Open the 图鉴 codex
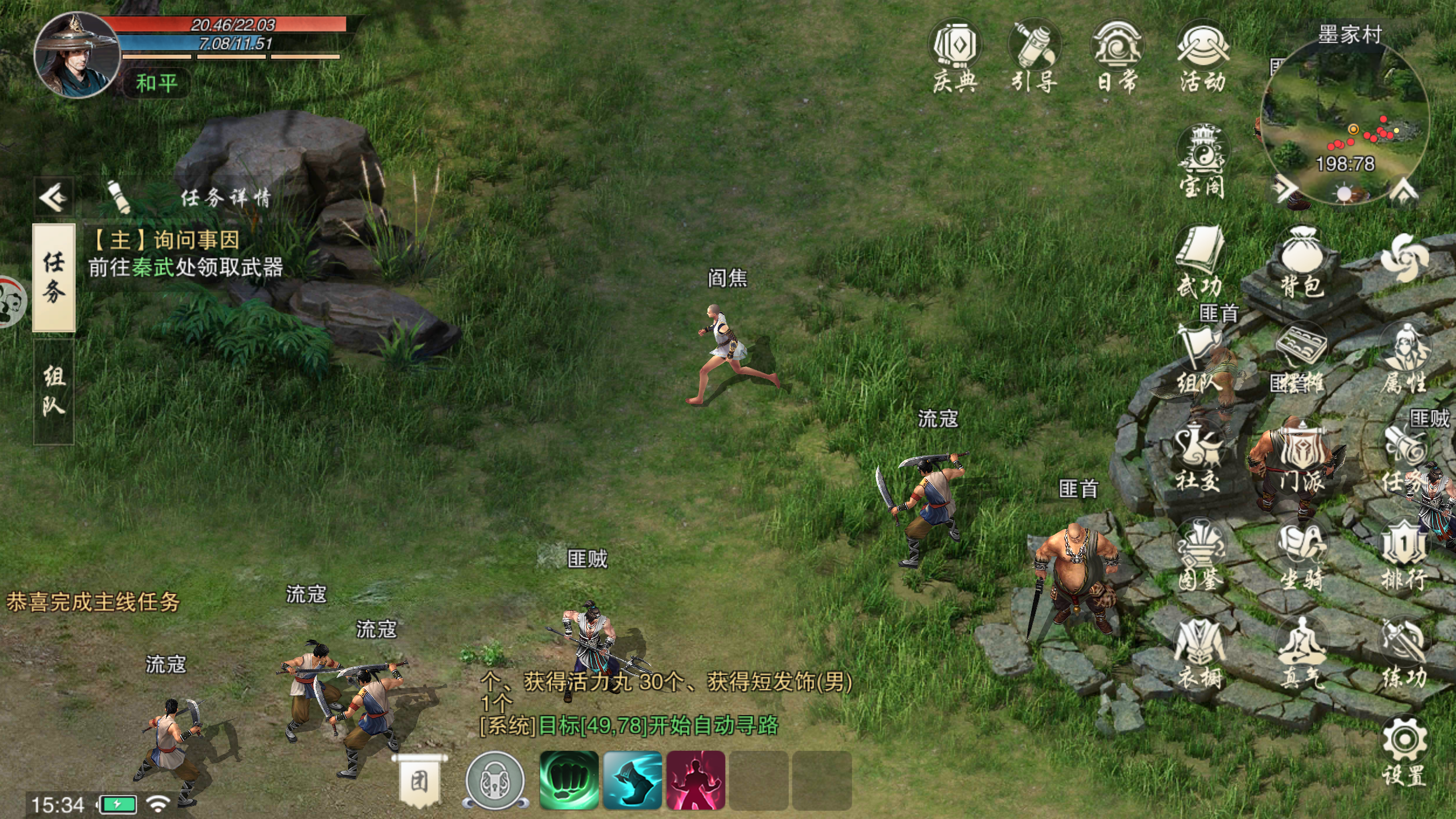 pos(1199,555)
